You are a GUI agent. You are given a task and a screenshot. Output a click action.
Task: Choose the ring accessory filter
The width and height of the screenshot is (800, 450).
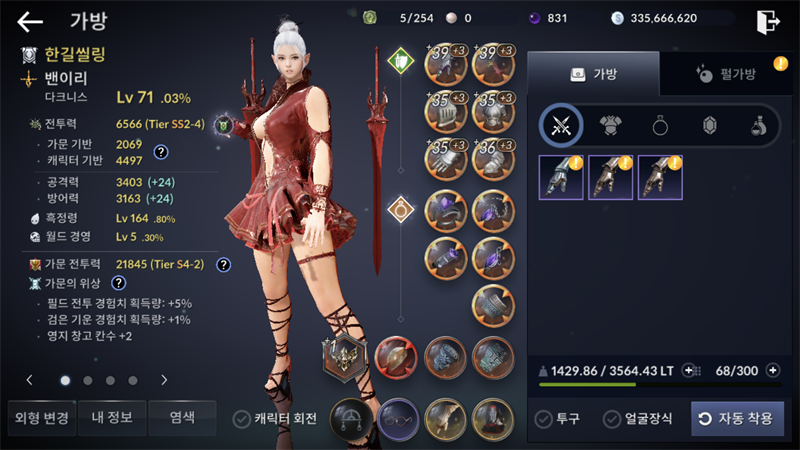coord(660,125)
